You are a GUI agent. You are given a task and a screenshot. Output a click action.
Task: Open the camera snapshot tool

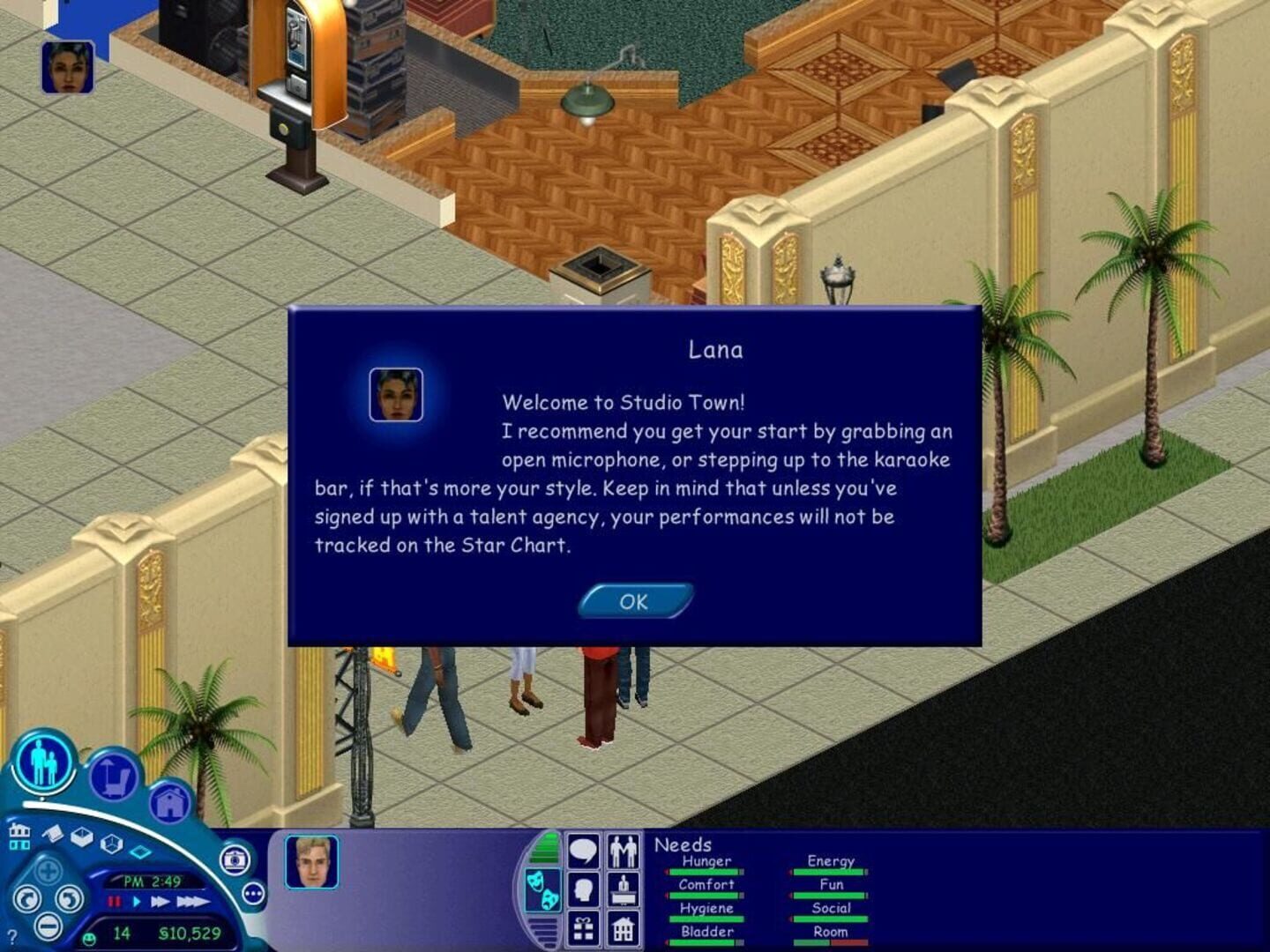pyautogui.click(x=233, y=859)
